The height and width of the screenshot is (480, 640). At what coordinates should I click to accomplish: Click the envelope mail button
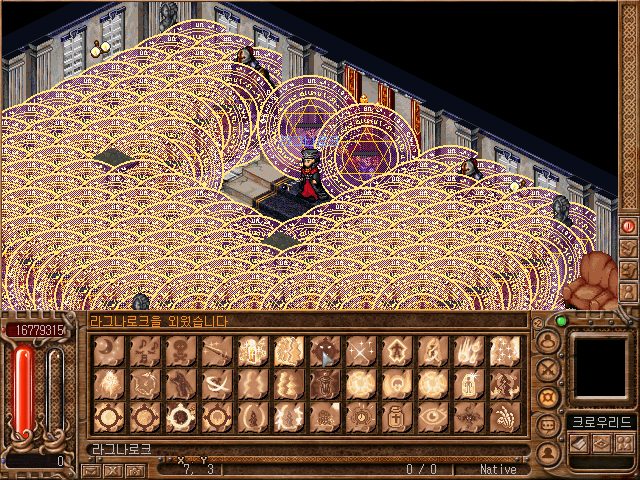(91, 469)
